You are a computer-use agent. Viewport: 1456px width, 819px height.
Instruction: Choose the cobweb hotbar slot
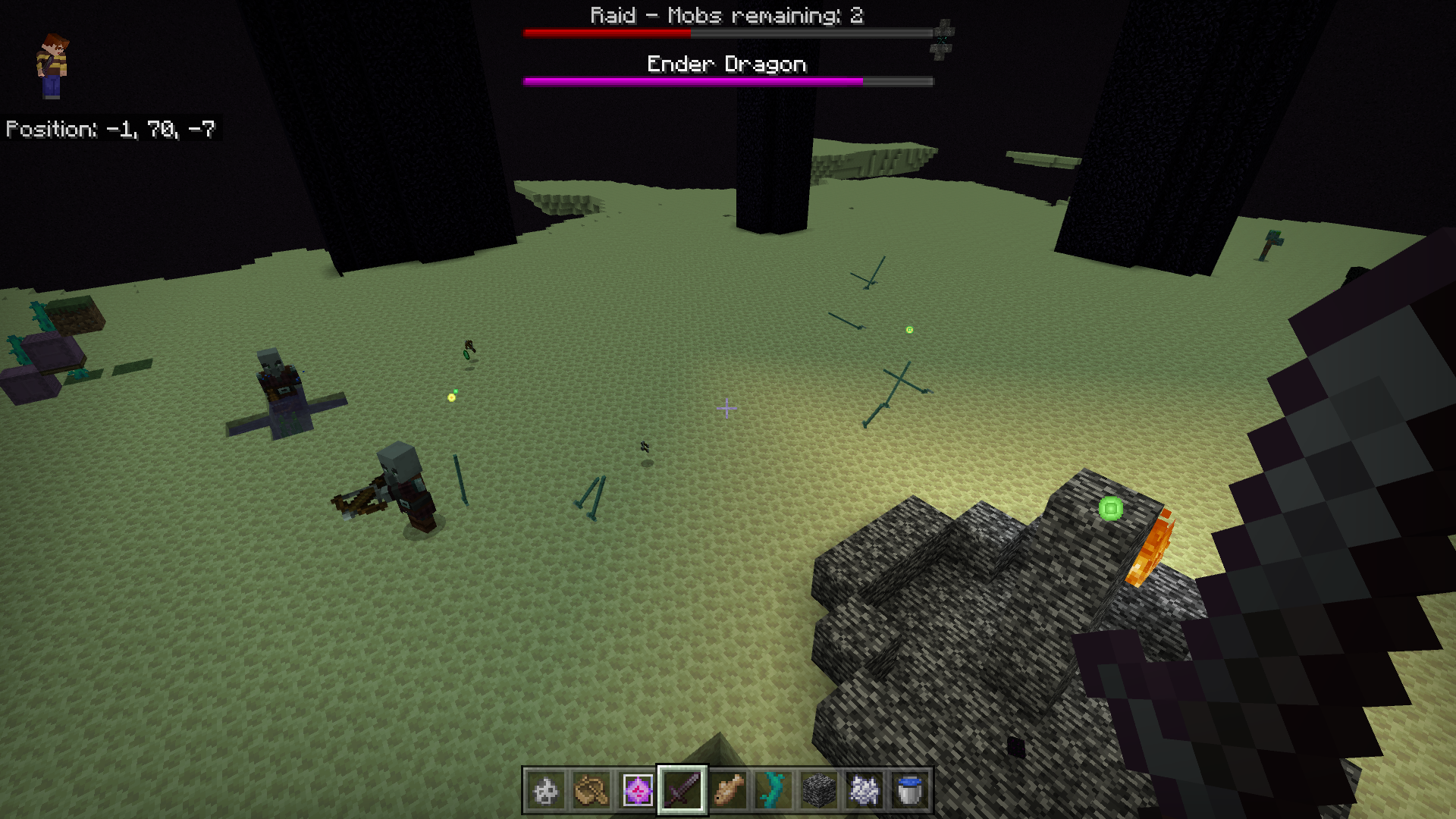[x=864, y=791]
